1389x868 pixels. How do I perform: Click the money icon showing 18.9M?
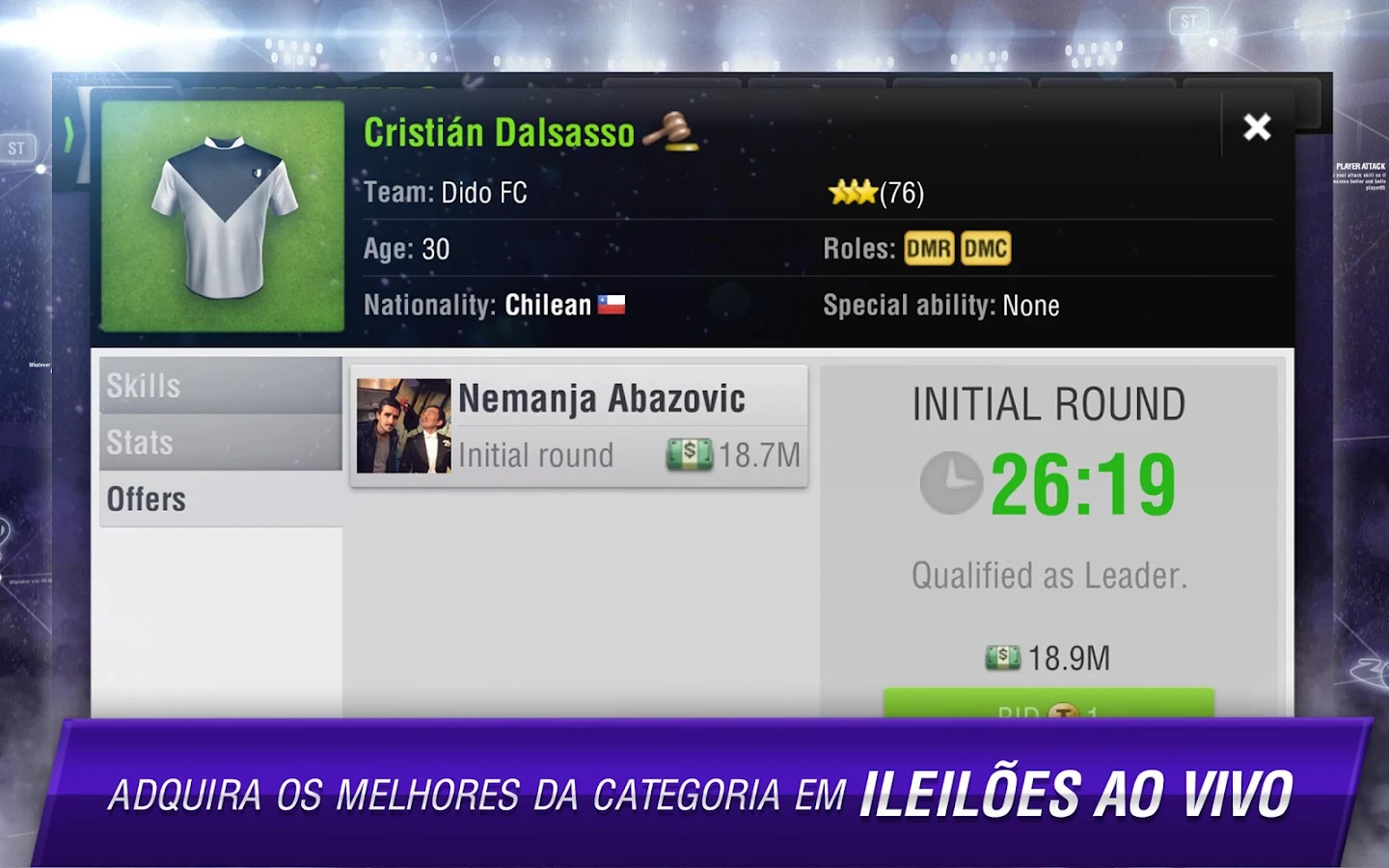pos(1003,657)
